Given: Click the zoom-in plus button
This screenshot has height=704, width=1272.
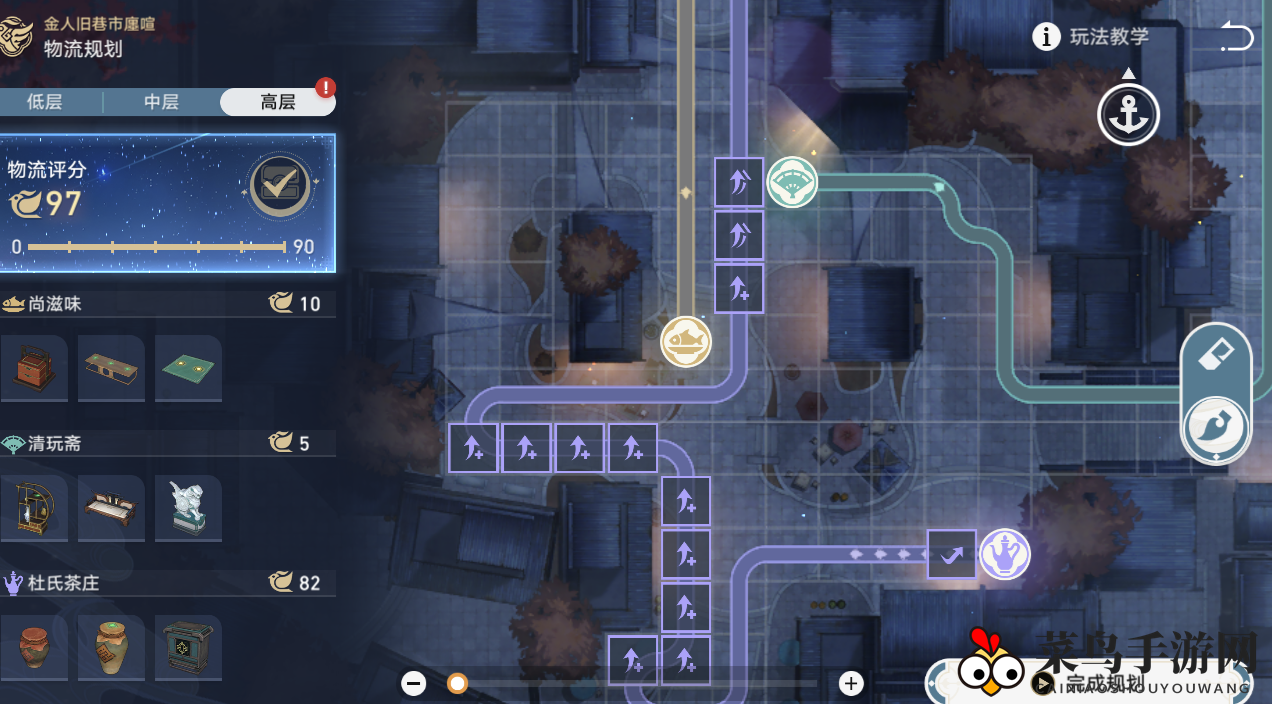Looking at the screenshot, I should coord(851,684).
